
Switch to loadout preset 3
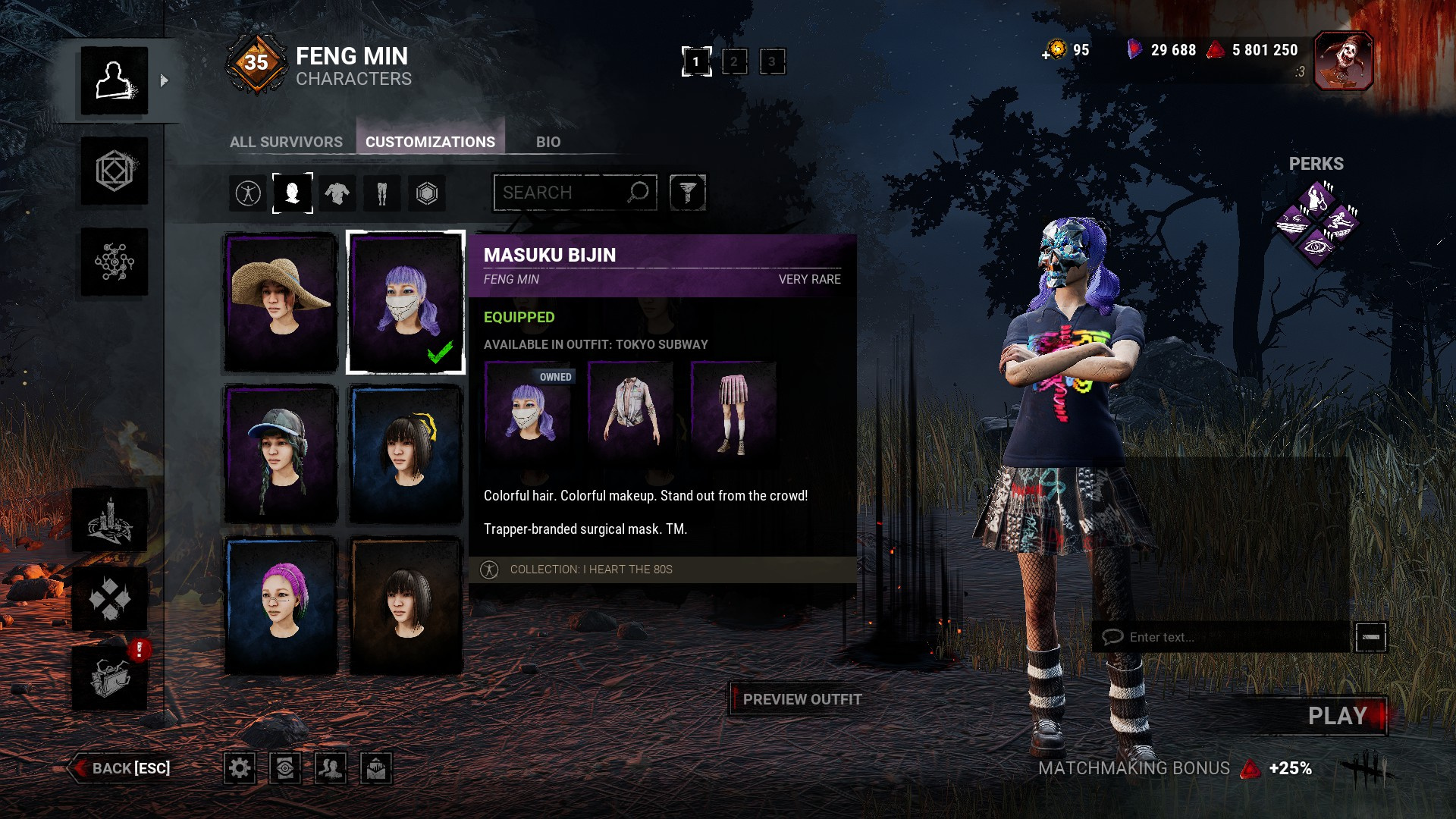point(772,61)
